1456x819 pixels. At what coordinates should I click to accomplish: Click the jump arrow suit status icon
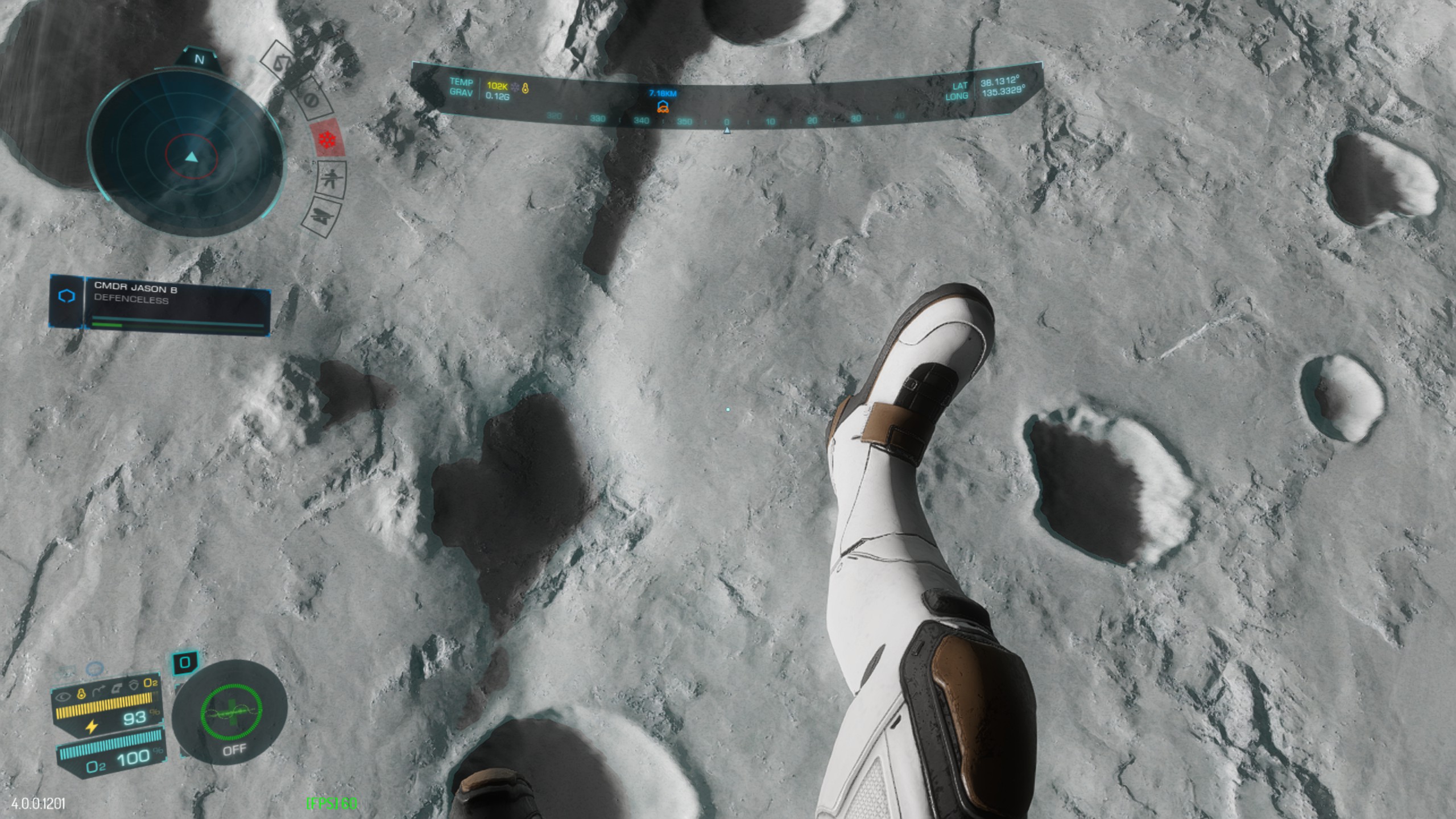99,690
